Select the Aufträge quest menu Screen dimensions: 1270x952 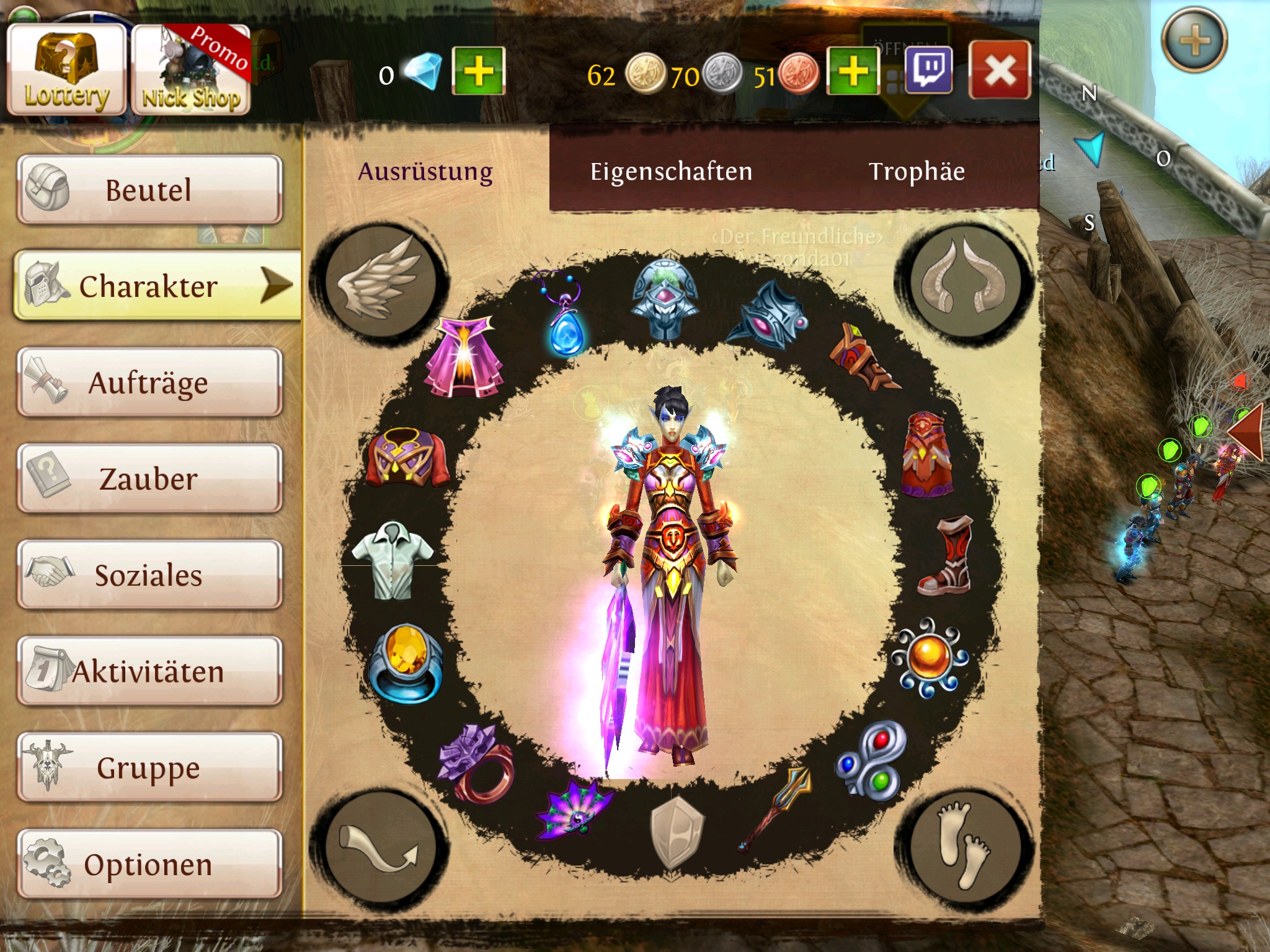[149, 382]
